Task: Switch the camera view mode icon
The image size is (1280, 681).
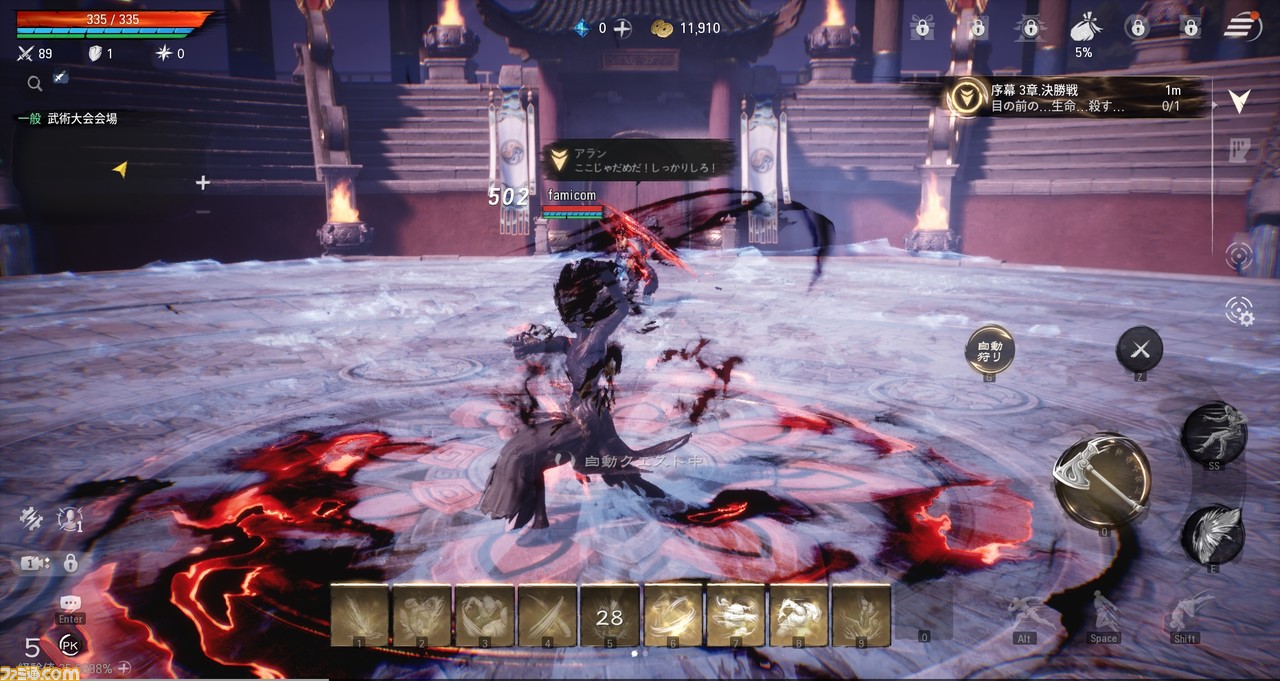Action: 32,563
